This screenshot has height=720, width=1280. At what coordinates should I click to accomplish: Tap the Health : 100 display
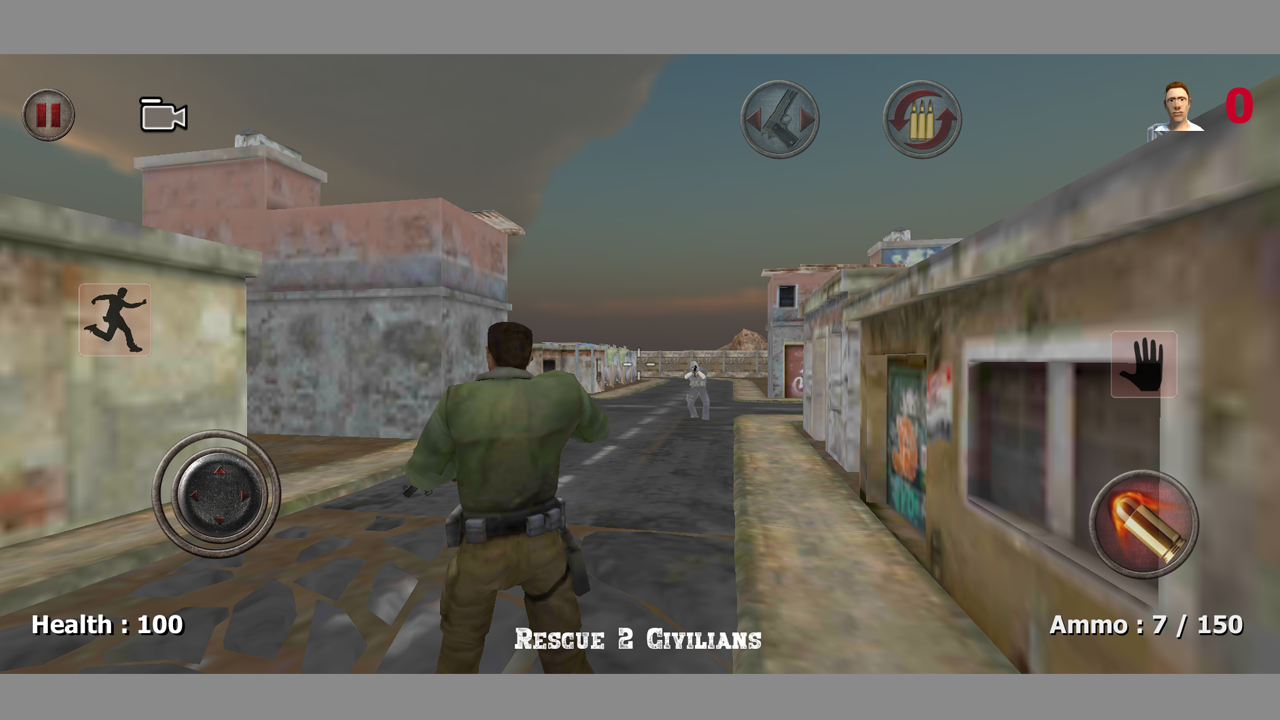tap(106, 625)
